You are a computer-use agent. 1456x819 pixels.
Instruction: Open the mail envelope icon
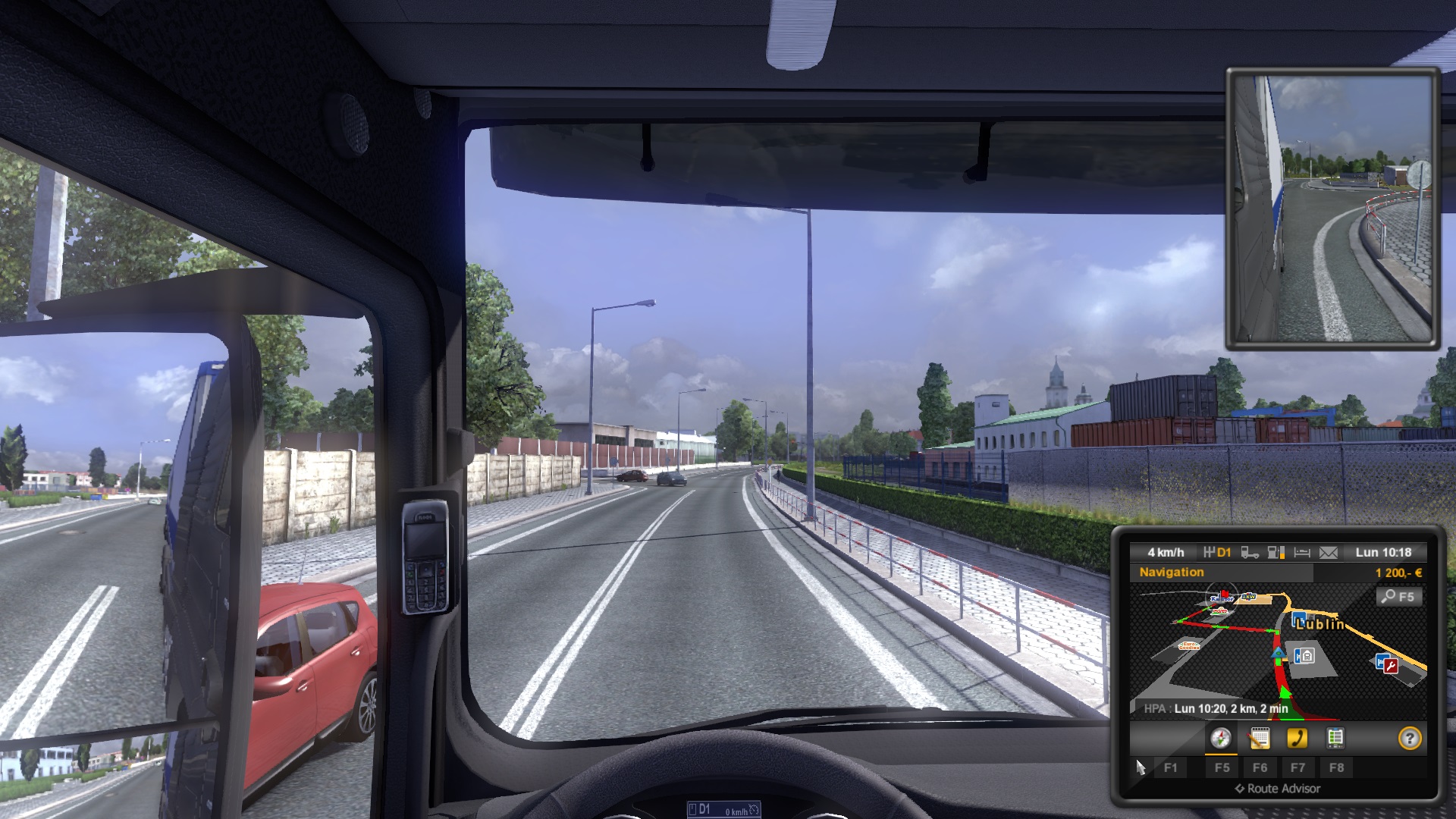[1329, 553]
